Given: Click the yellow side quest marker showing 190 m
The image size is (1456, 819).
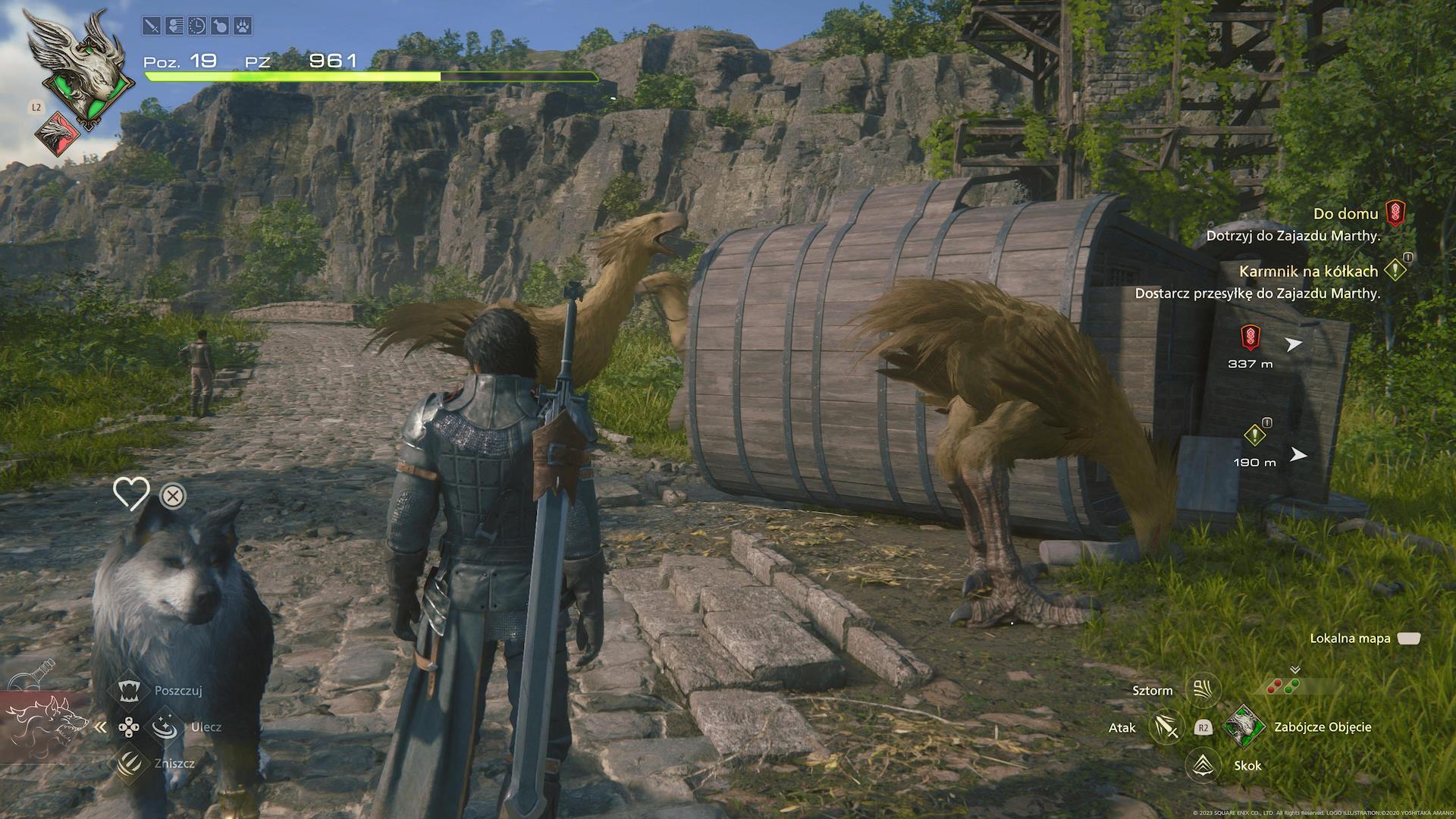Looking at the screenshot, I should click(1254, 435).
